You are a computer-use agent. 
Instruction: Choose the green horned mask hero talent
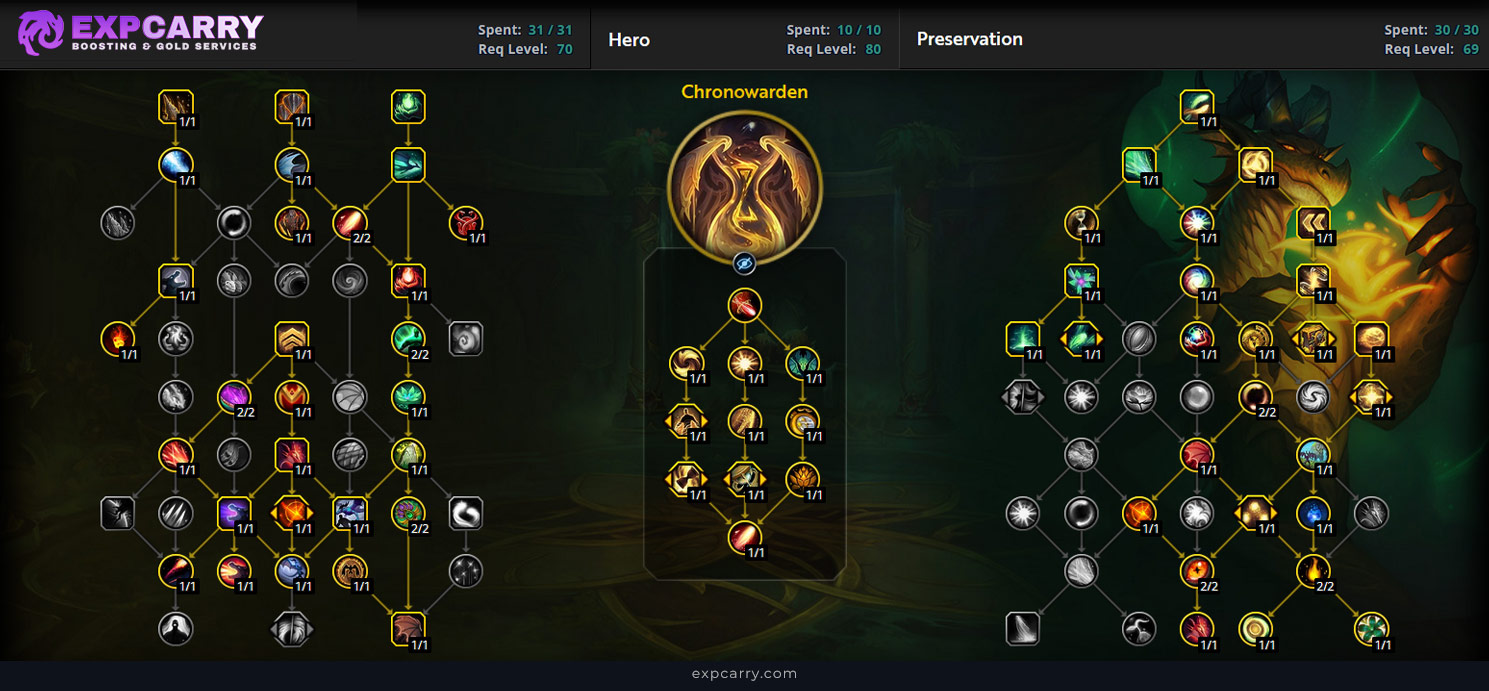(802, 362)
